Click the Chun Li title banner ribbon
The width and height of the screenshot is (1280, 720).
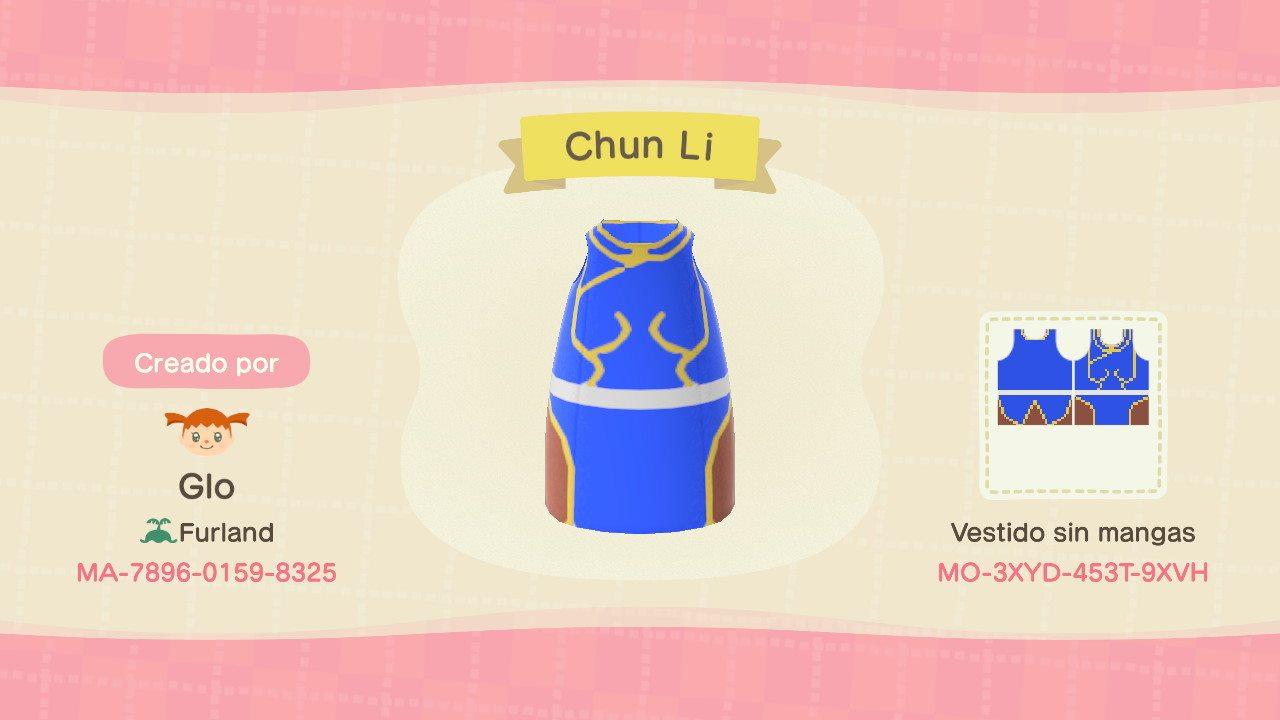point(640,146)
